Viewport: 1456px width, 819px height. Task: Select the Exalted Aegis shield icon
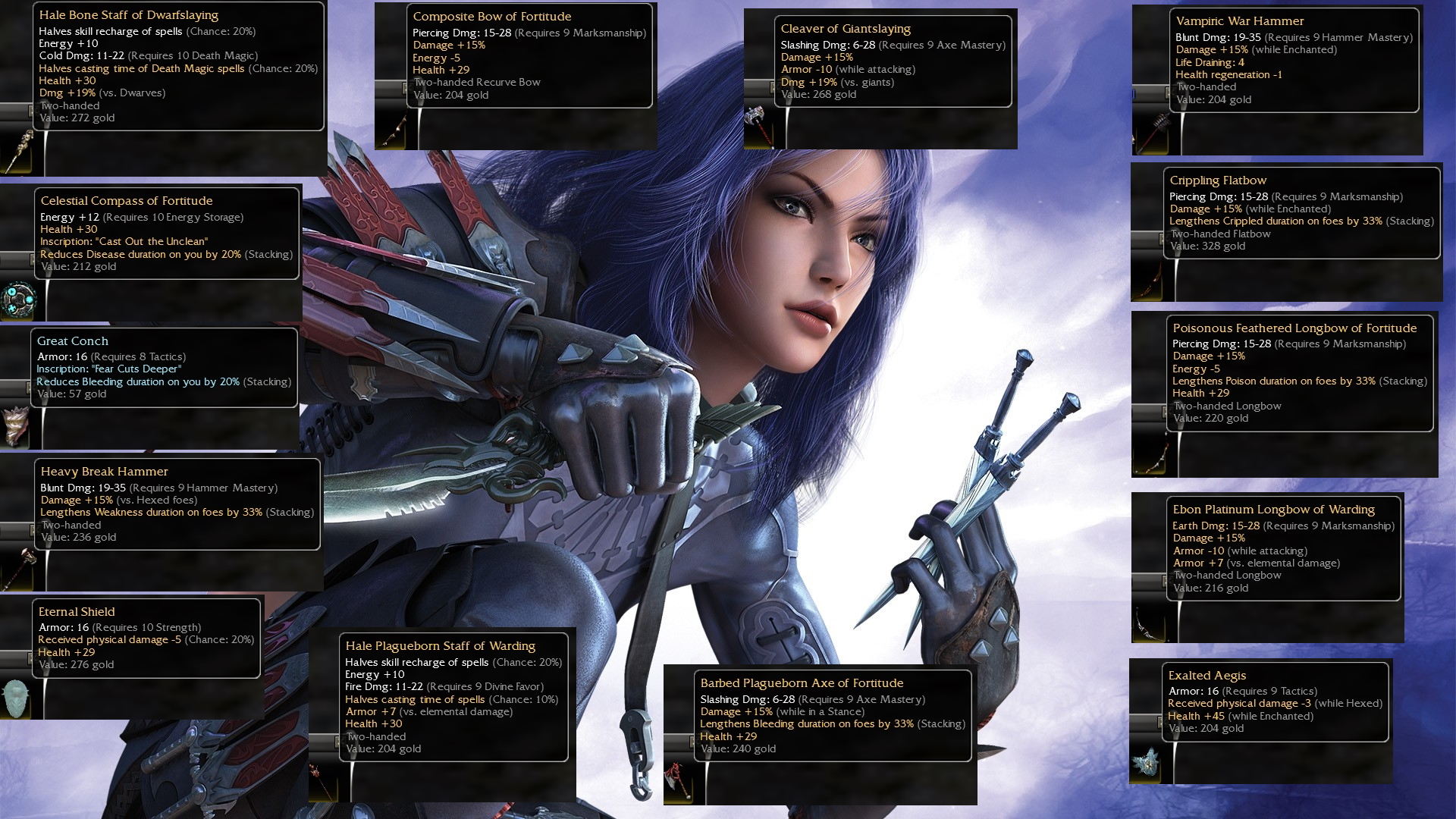point(1147,761)
